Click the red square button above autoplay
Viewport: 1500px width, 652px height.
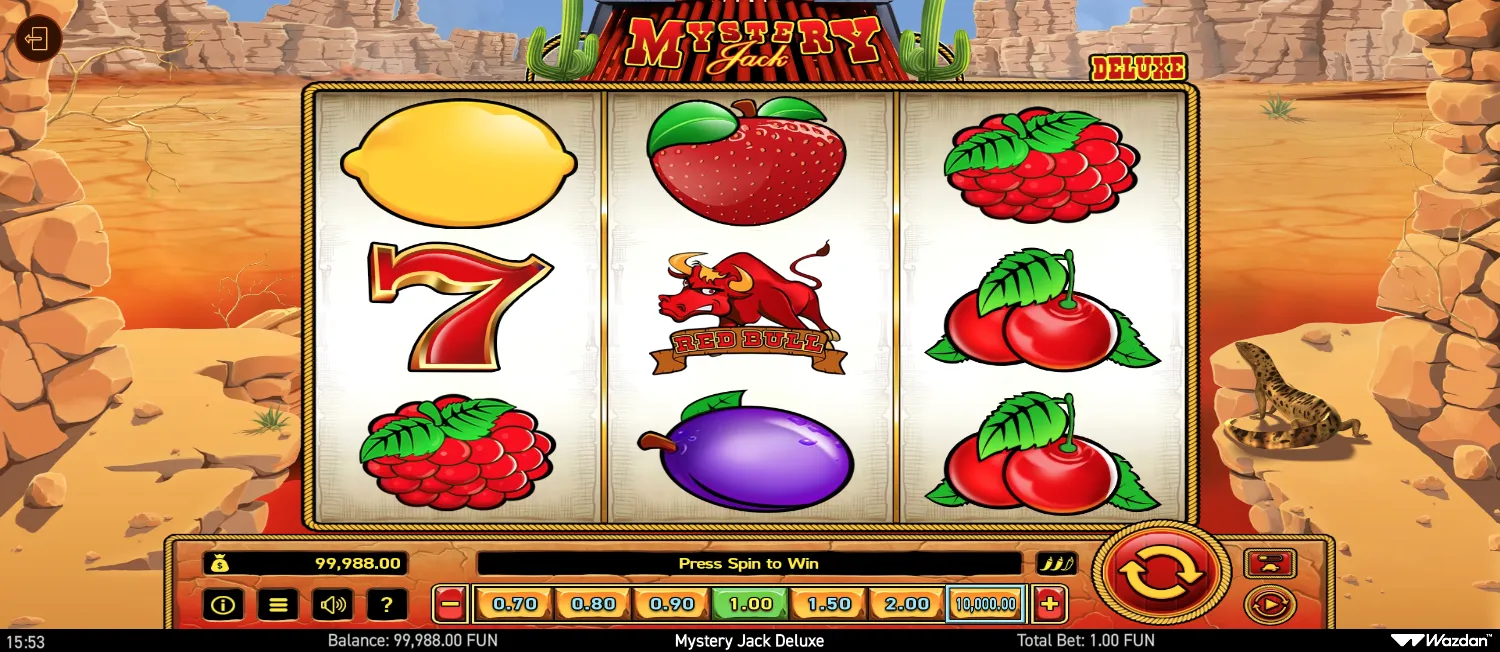click(x=1270, y=563)
